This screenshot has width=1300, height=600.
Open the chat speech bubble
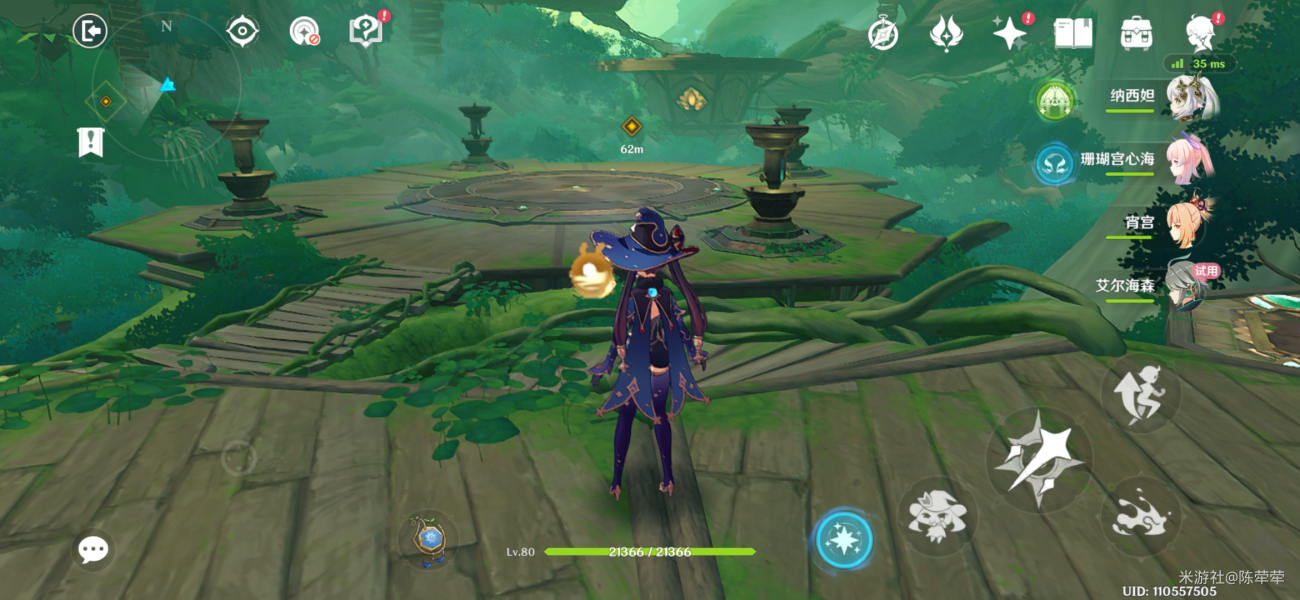(x=94, y=549)
